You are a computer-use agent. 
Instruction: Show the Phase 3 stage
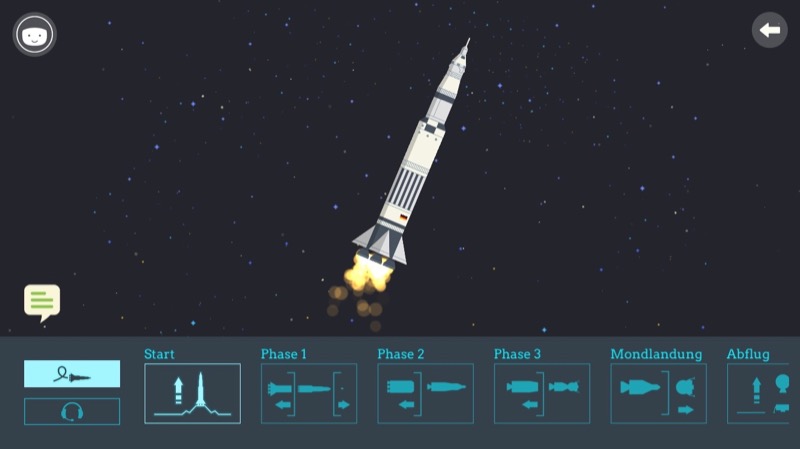coord(542,393)
